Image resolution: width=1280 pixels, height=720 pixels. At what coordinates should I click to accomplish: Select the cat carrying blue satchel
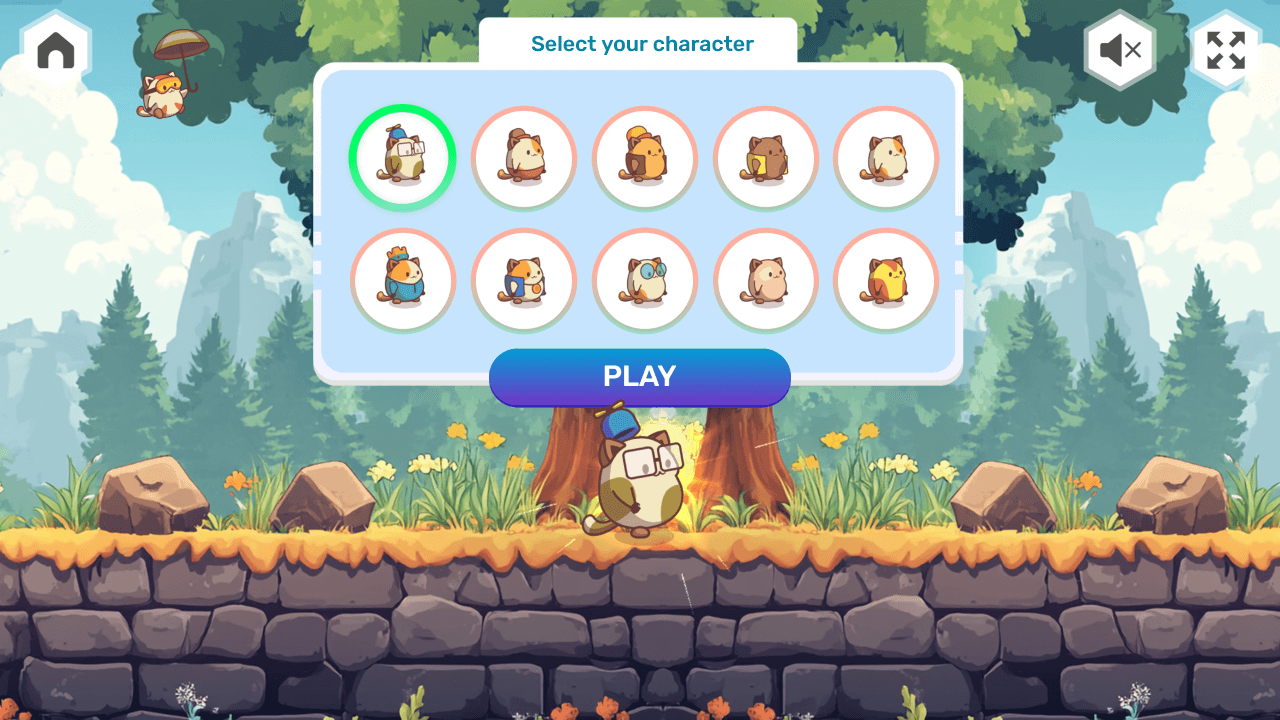pyautogui.click(x=523, y=280)
